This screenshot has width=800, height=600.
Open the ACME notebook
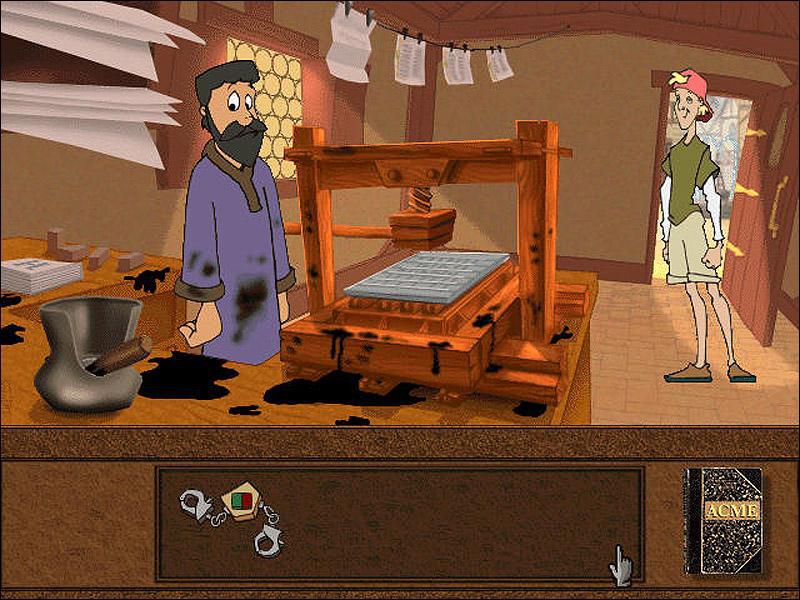pos(722,519)
